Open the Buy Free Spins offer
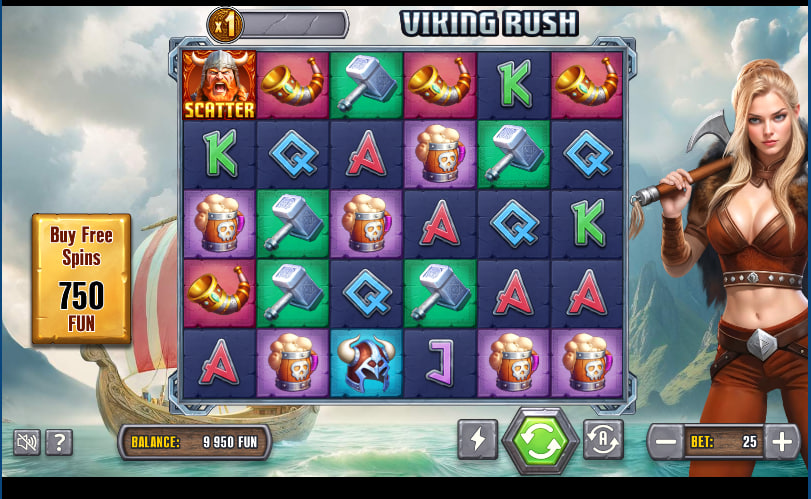 click(x=81, y=278)
